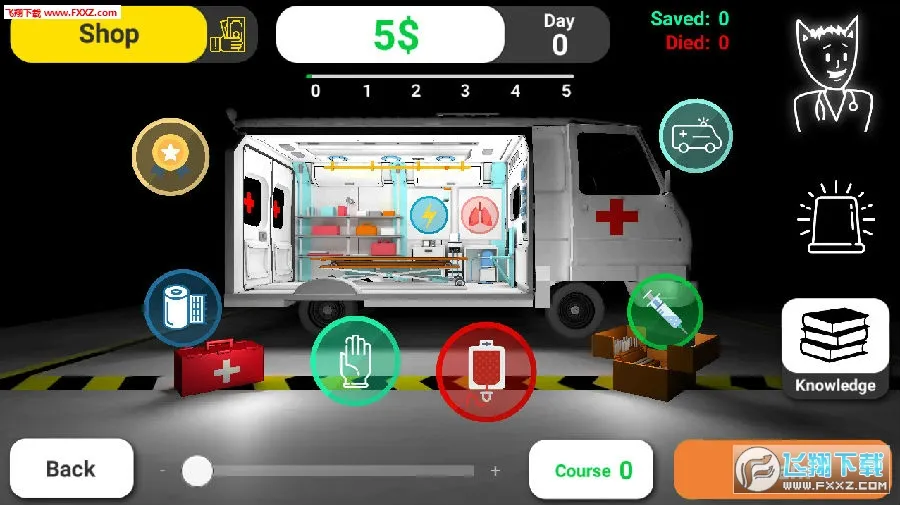900x505 pixels.
Task: Activate the lightning bolt defibrillator icon
Action: pos(427,214)
